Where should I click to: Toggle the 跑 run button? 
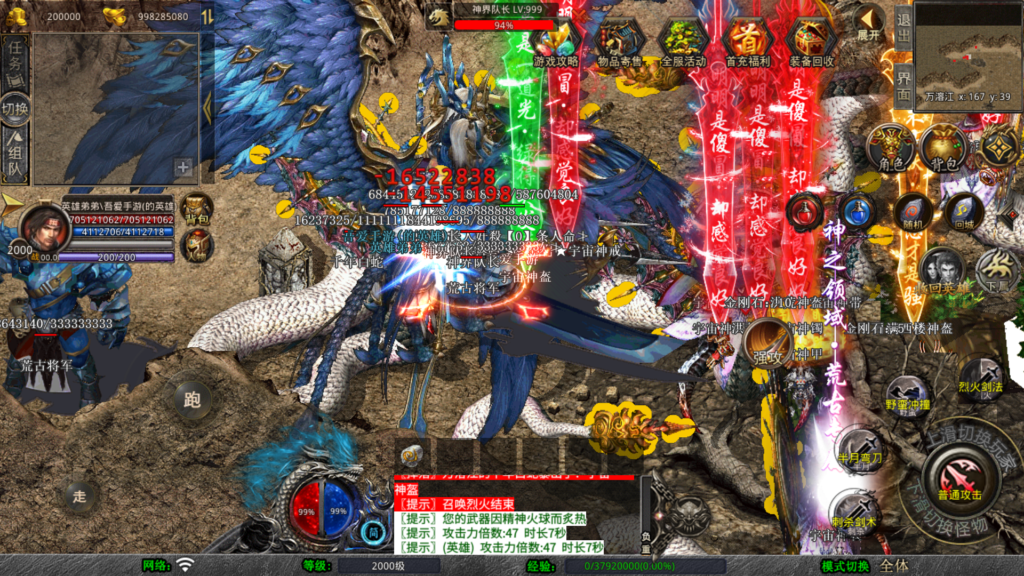192,400
